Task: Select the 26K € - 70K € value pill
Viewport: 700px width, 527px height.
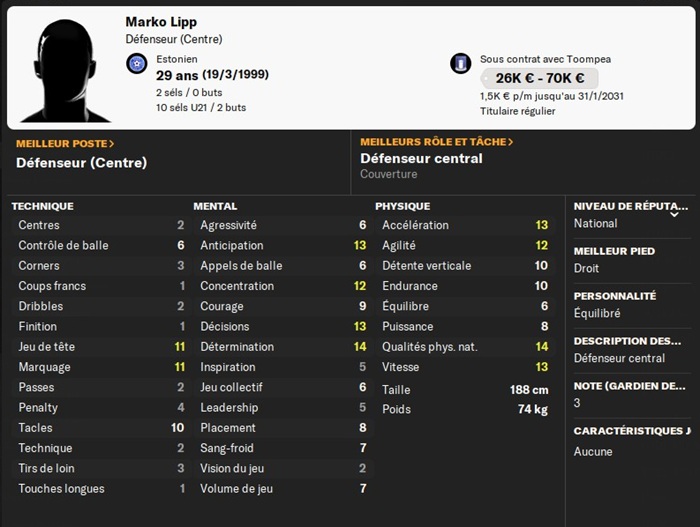Action: click(x=539, y=78)
